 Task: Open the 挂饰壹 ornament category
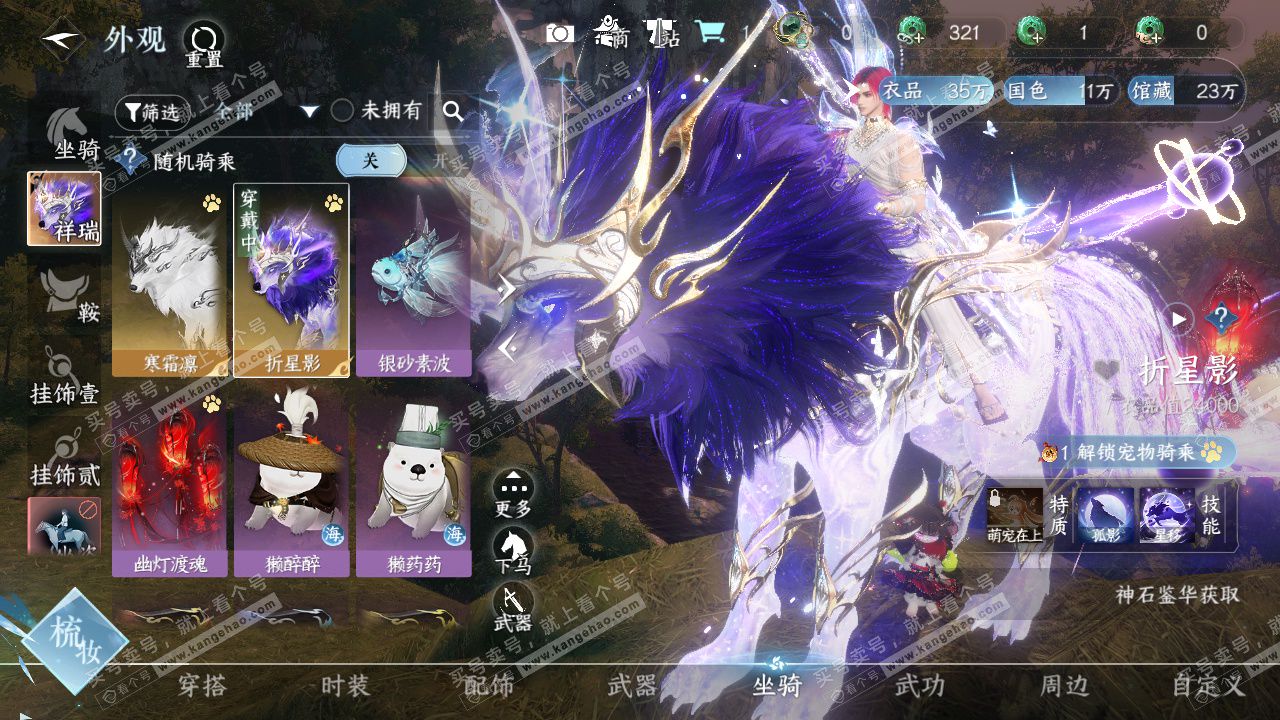[64, 378]
